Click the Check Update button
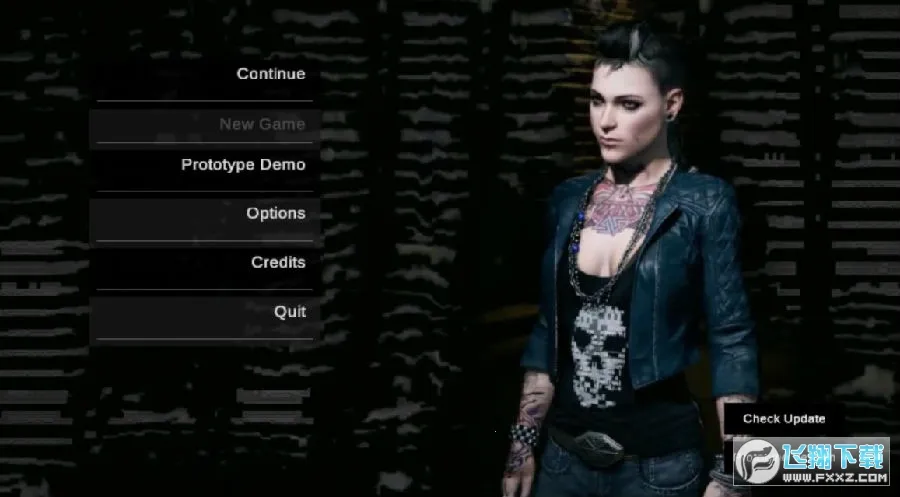 783,419
